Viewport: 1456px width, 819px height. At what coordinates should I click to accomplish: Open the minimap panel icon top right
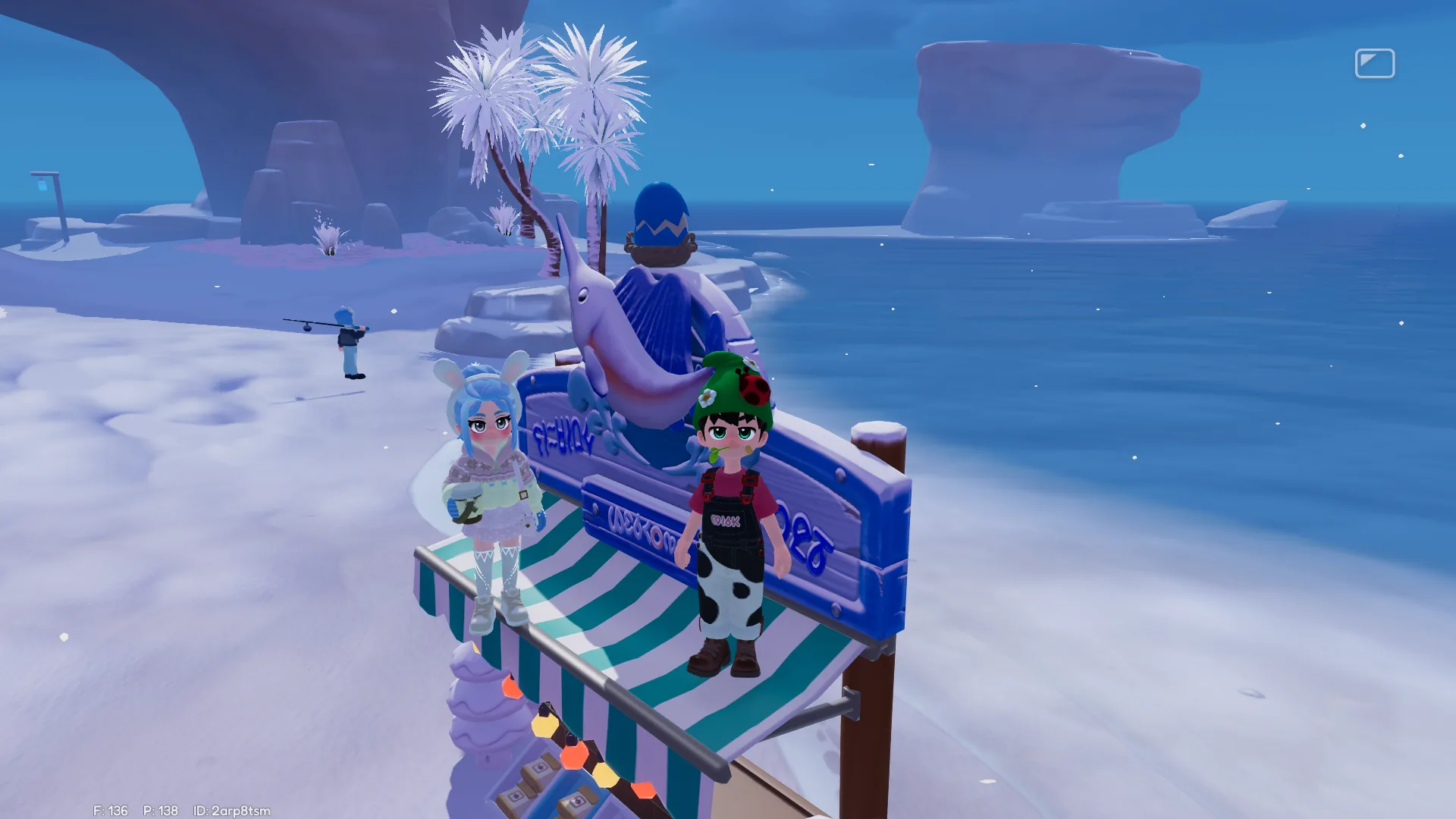1376,63
